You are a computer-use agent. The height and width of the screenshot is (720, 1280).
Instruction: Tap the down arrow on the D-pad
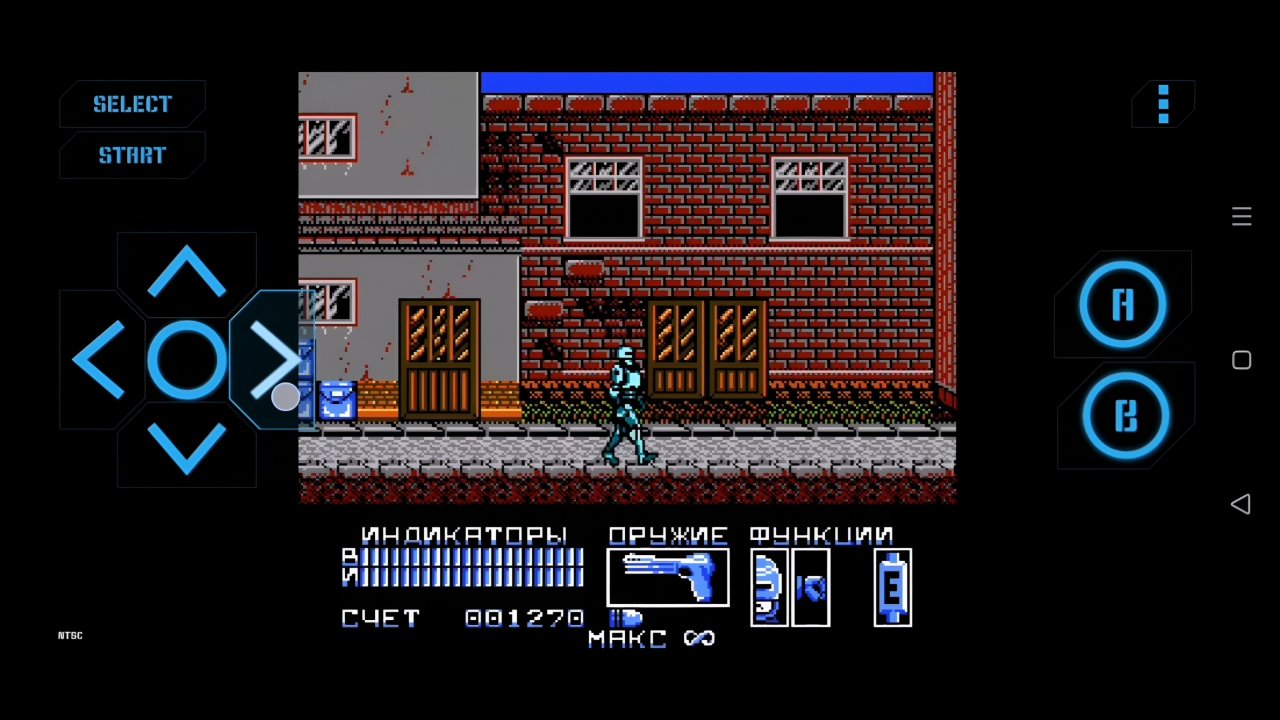[x=186, y=450]
